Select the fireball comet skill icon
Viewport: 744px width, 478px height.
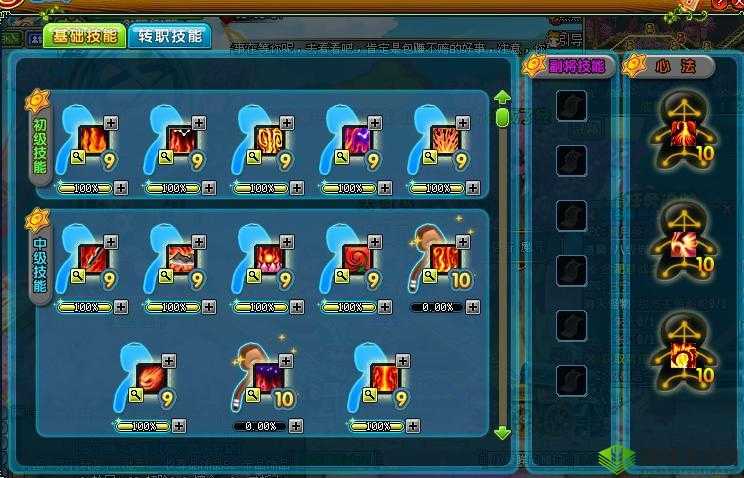152,377
